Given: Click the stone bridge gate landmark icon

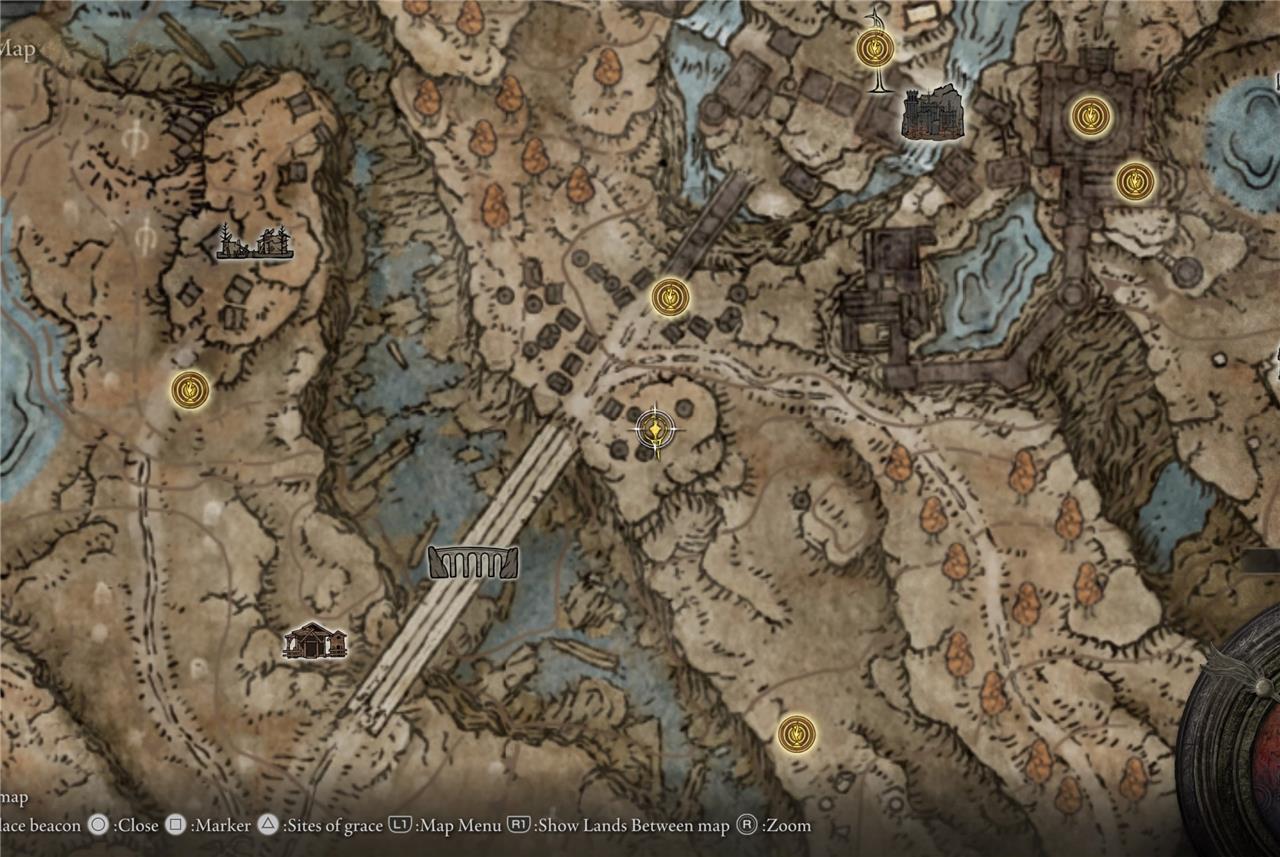Looking at the screenshot, I should click(474, 563).
